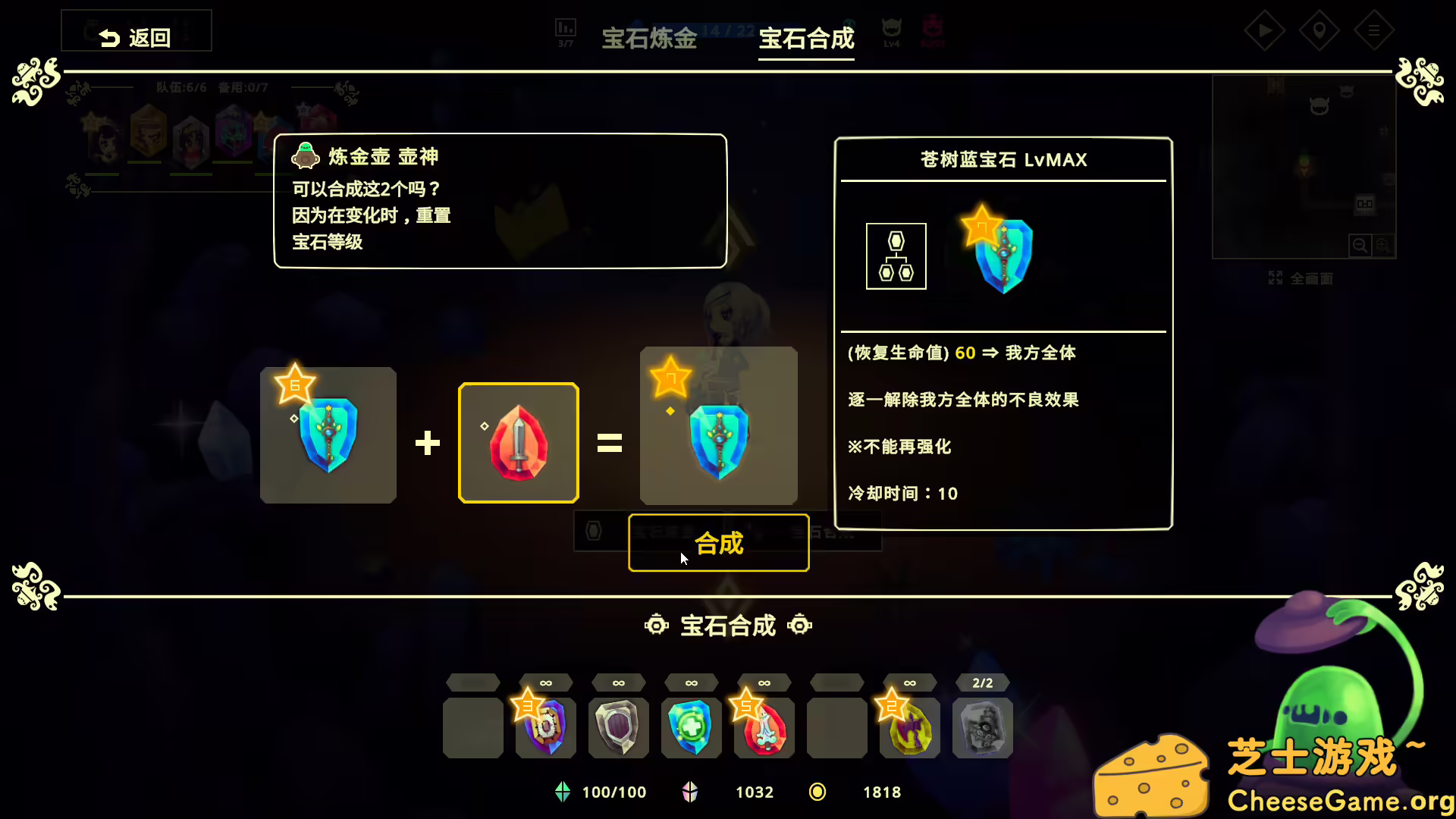Select the grayed-out 2/2 gem slot
This screenshot has height=819, width=1456.
[982, 726]
